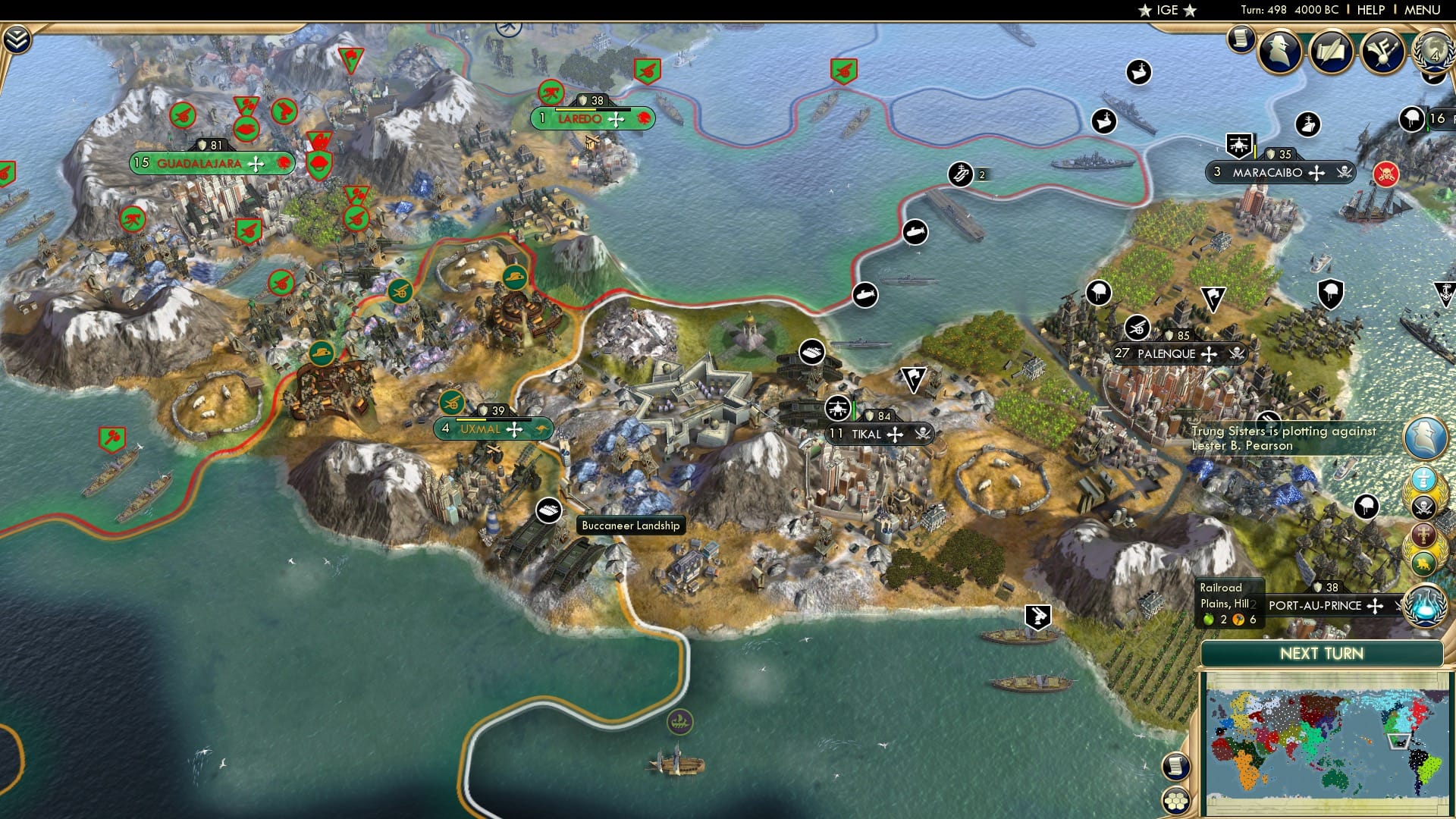Open the Espionage Overview spy icon
Screen dimensions: 1456x819
pyautogui.click(x=1280, y=51)
